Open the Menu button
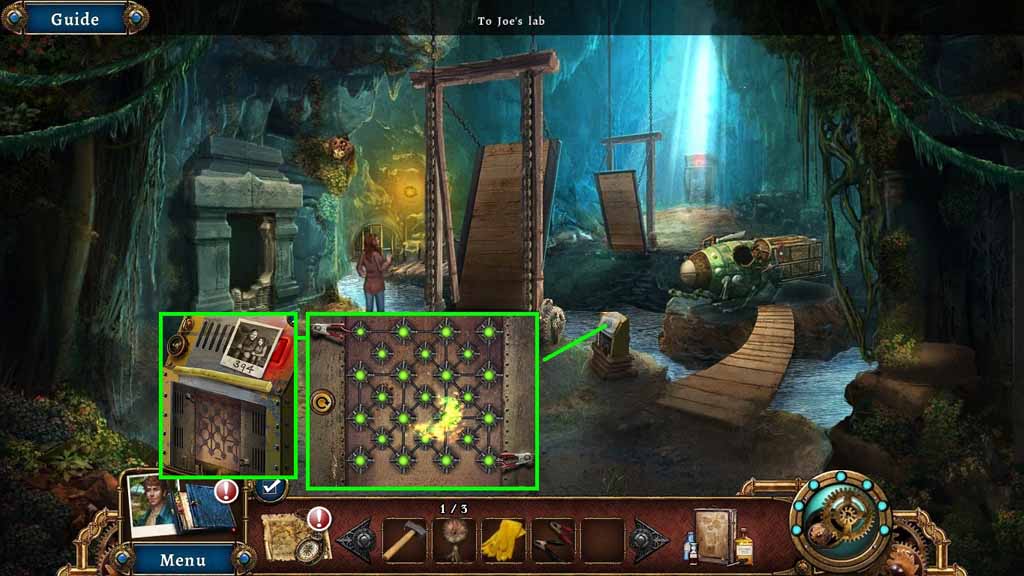 pos(182,559)
